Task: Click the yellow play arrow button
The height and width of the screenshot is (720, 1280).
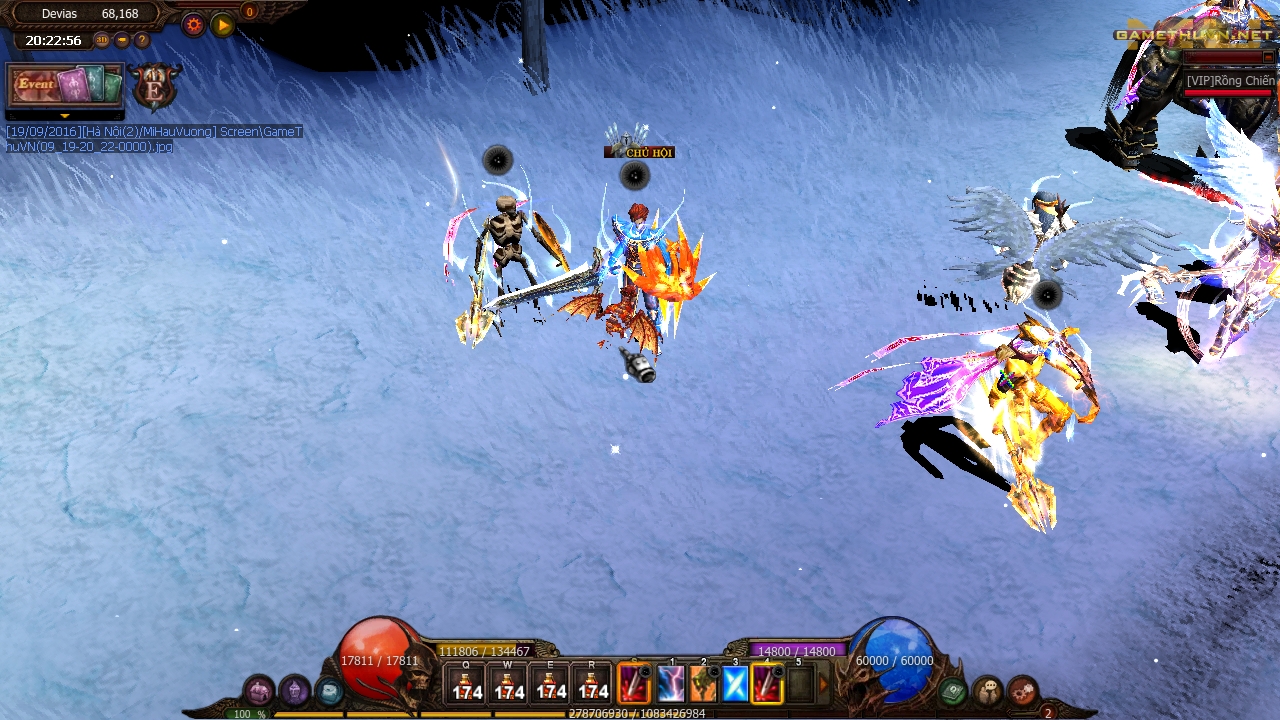Action: coord(223,25)
